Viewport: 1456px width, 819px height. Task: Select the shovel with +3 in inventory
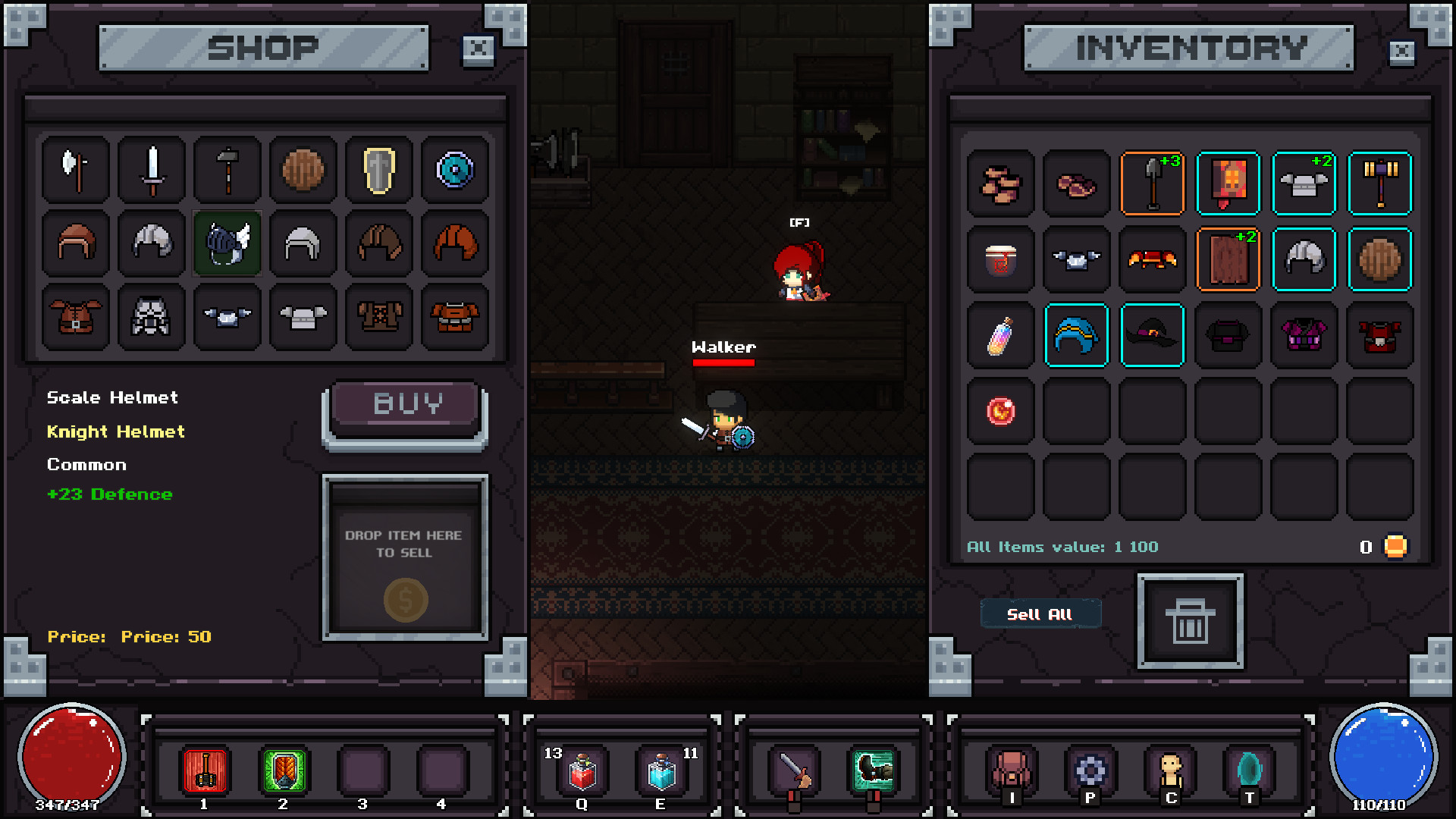[x=1152, y=184]
